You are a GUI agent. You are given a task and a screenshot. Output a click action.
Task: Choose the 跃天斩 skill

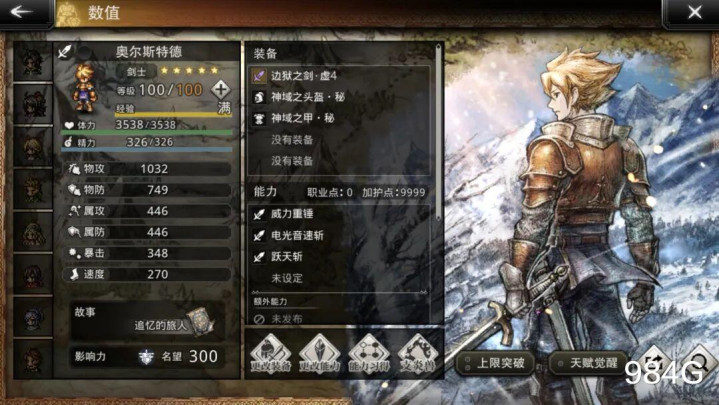(x=338, y=256)
